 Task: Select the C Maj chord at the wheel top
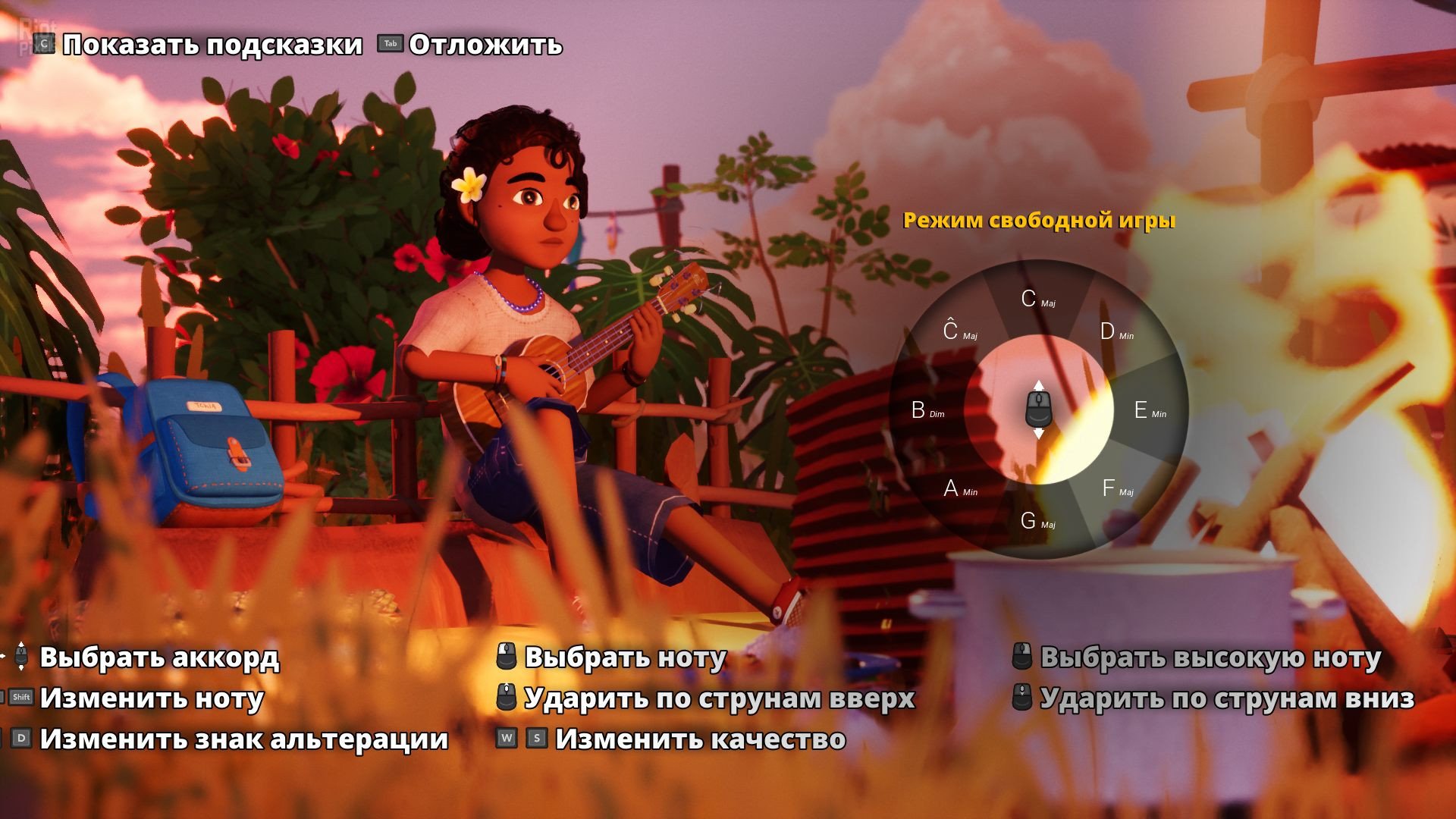(1037, 300)
